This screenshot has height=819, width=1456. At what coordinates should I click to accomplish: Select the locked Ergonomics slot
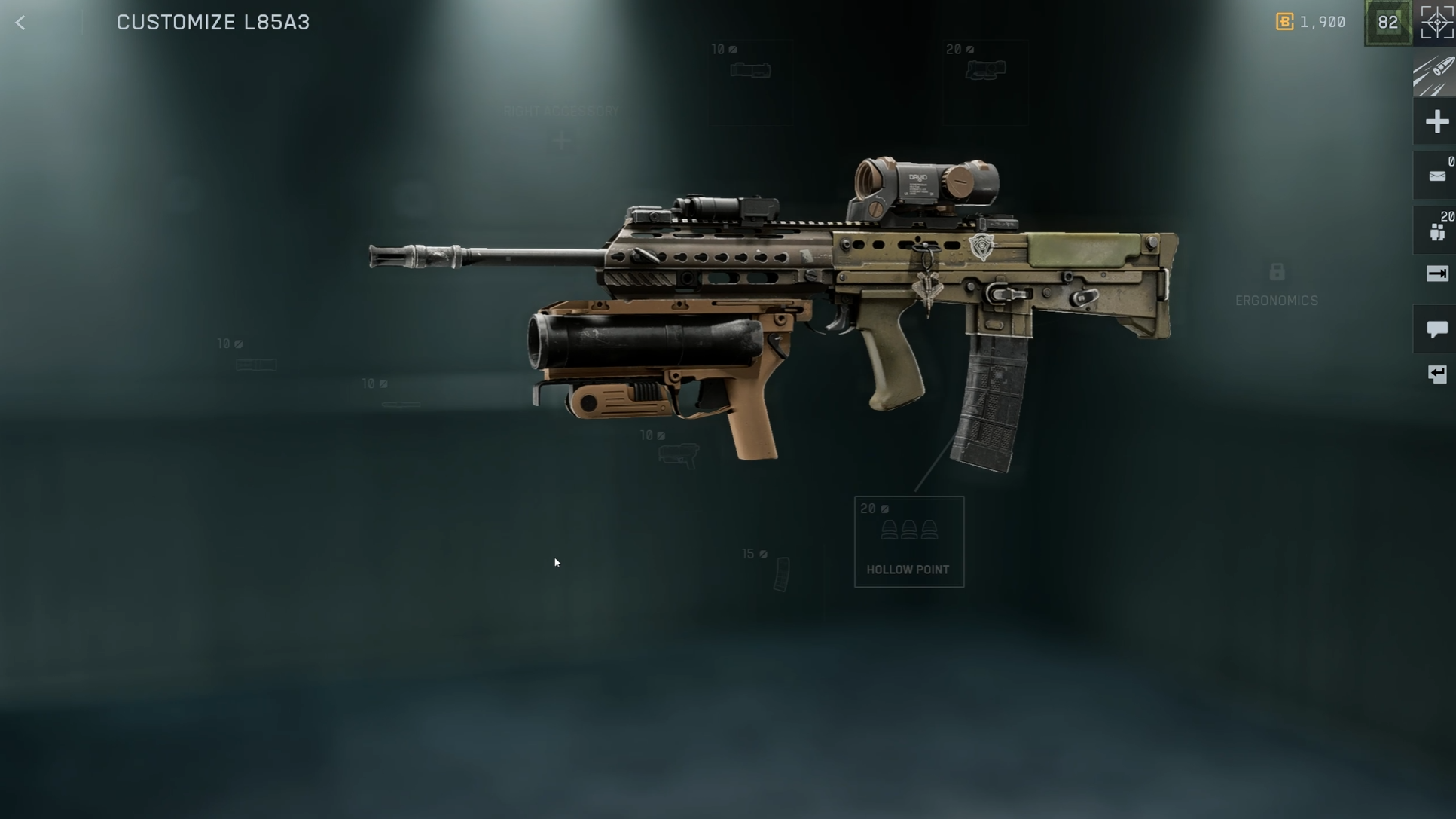click(x=1276, y=284)
